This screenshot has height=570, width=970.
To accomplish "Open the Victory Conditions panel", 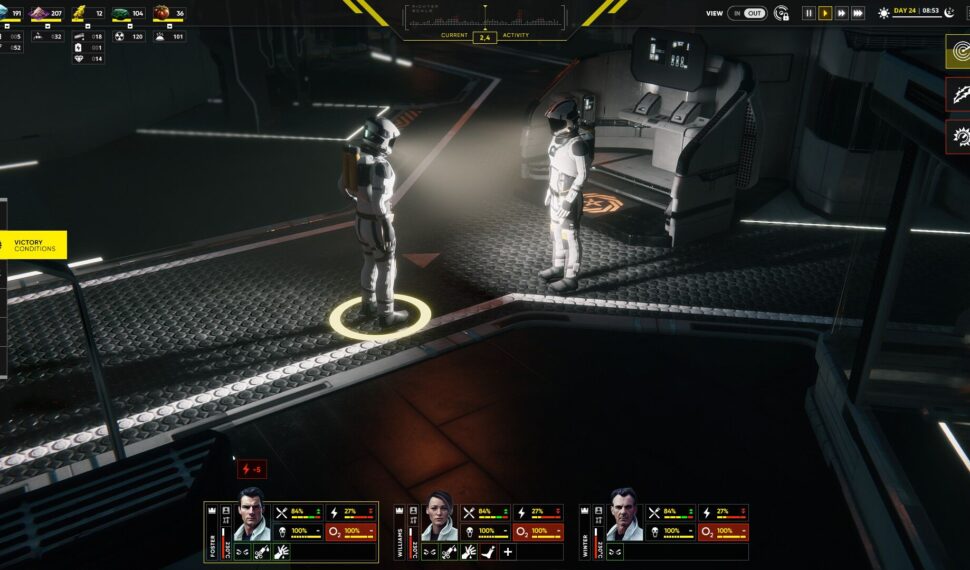I will pos(35,244).
